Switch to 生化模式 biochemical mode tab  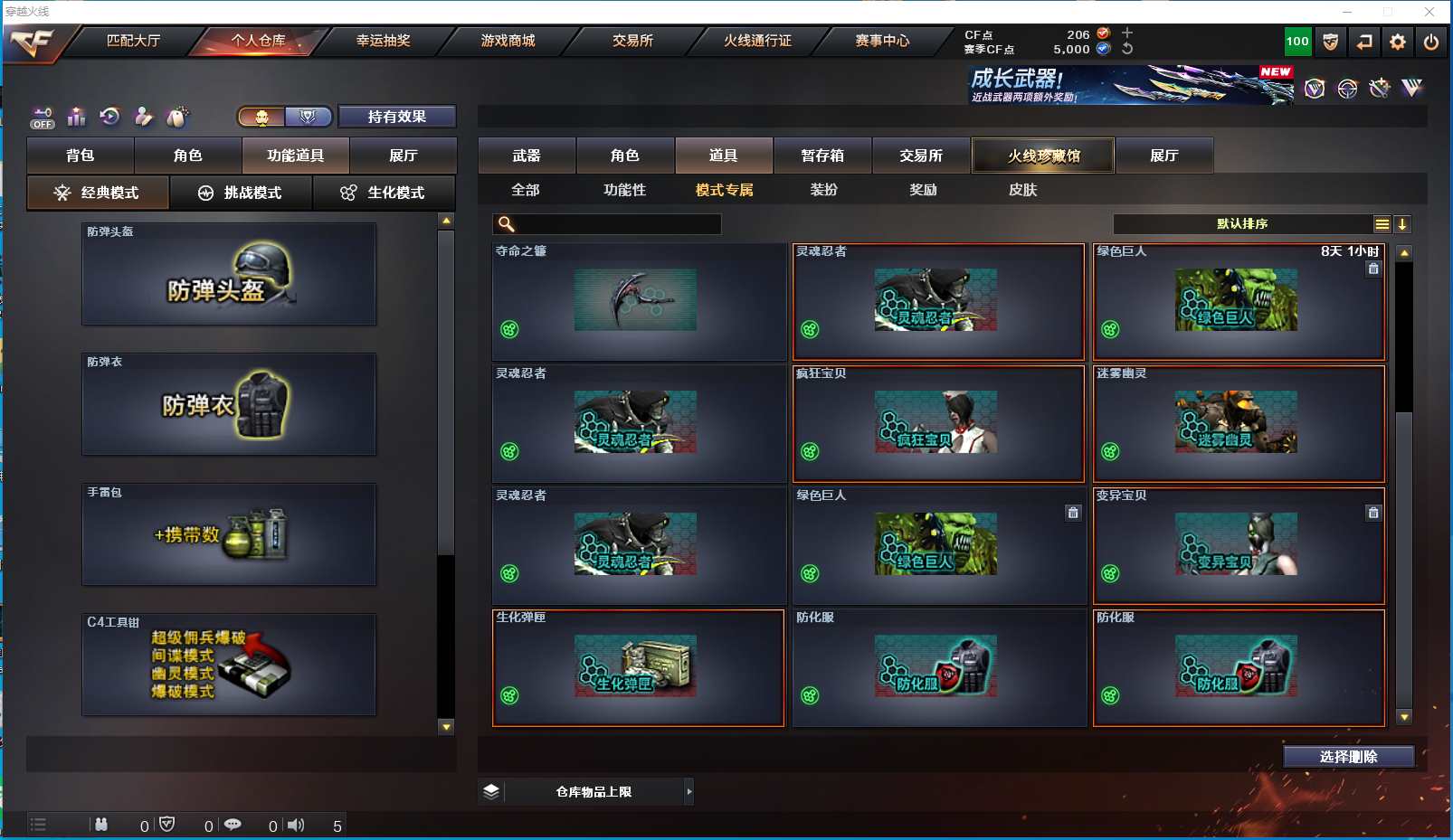384,193
